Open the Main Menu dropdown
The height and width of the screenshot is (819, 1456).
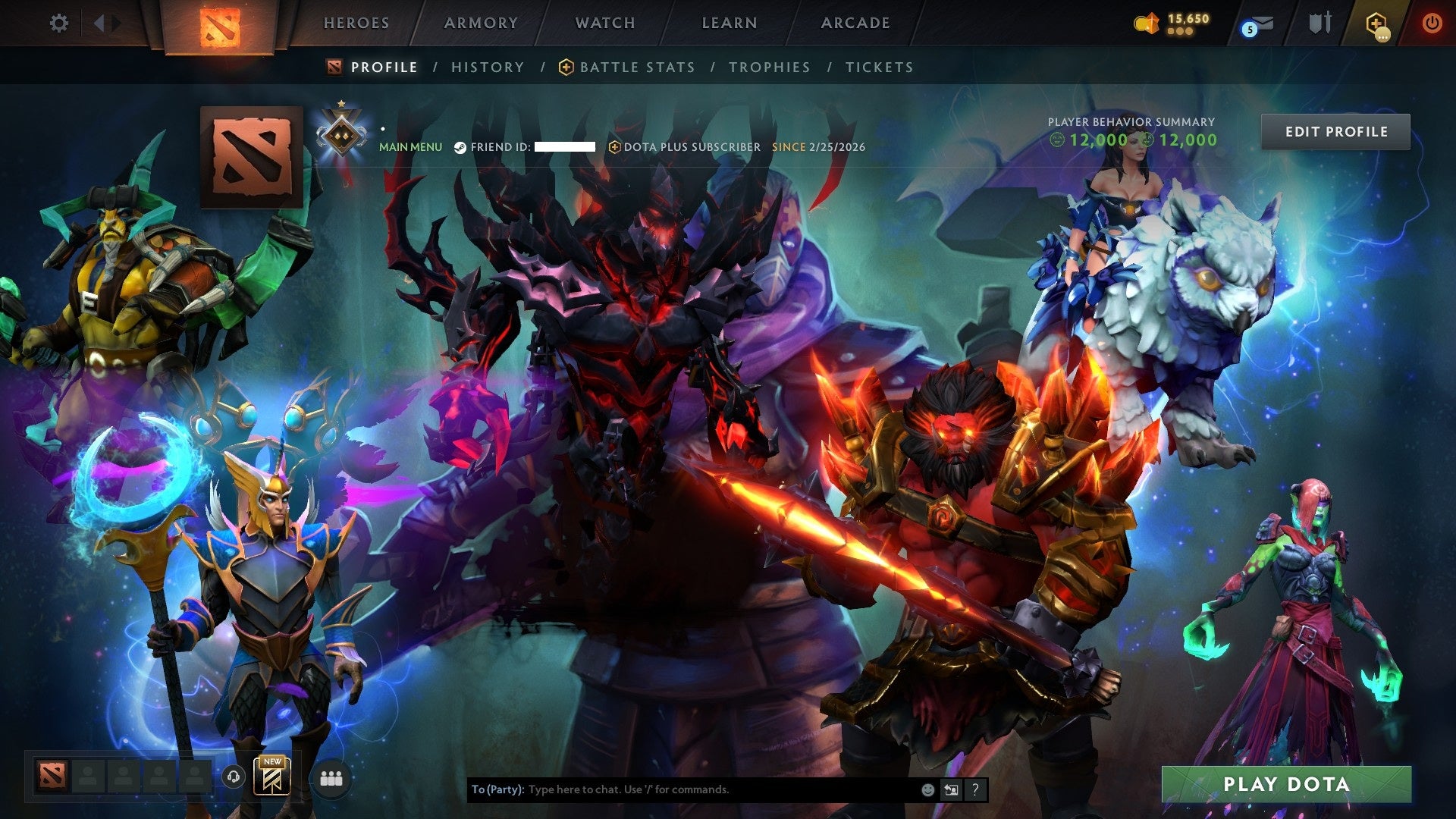[x=410, y=147]
